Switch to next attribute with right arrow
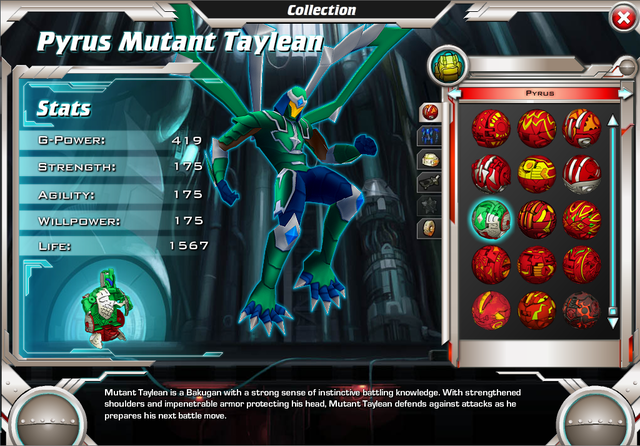The width and height of the screenshot is (640, 446). click(x=622, y=93)
